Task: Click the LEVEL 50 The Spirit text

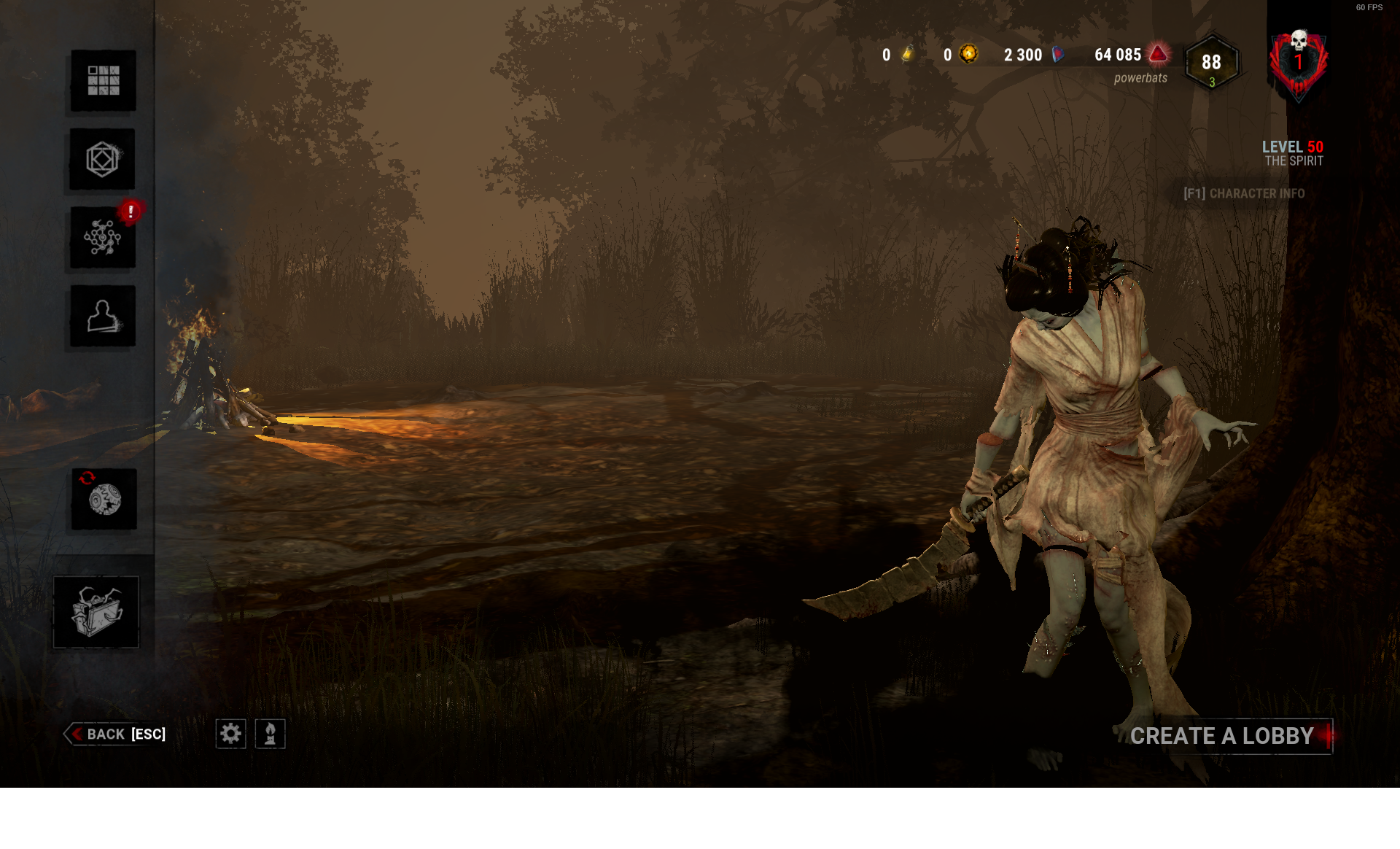Action: click(1292, 153)
